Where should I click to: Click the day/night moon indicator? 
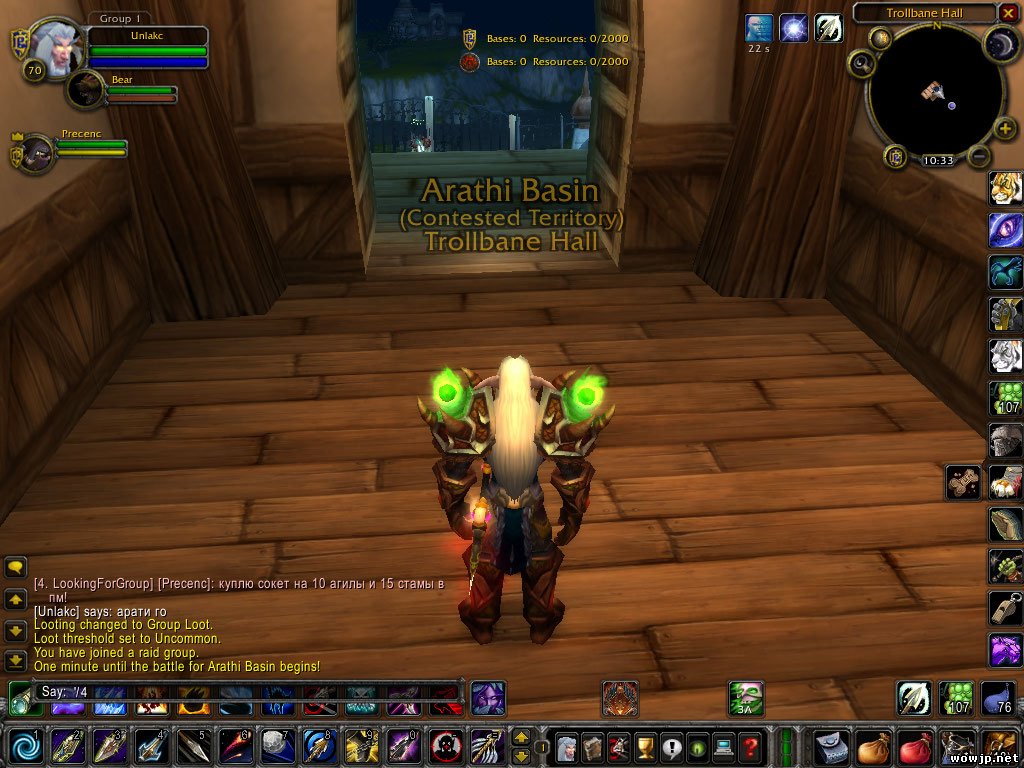pyautogui.click(x=1001, y=43)
